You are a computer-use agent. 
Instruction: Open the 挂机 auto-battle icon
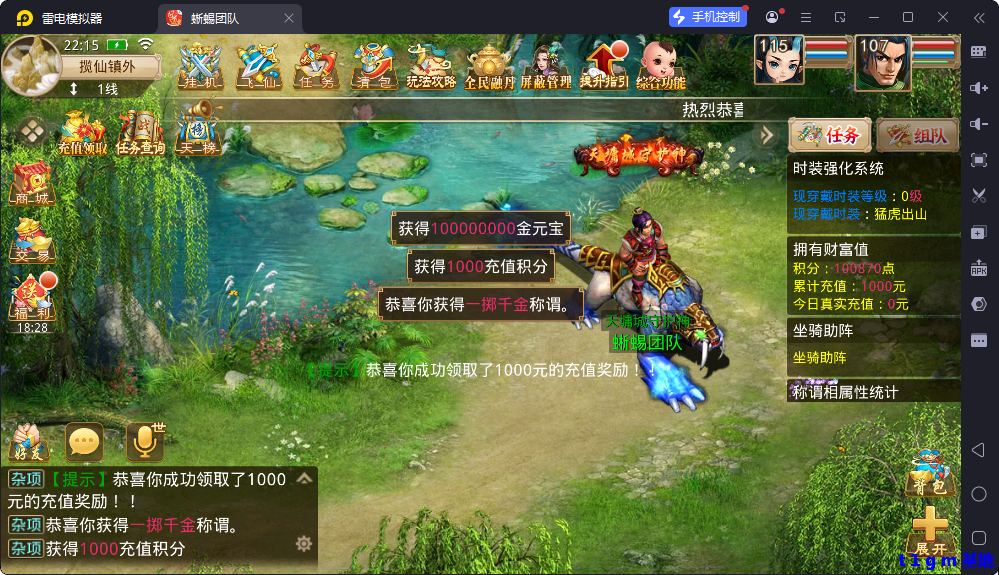pyautogui.click(x=200, y=66)
